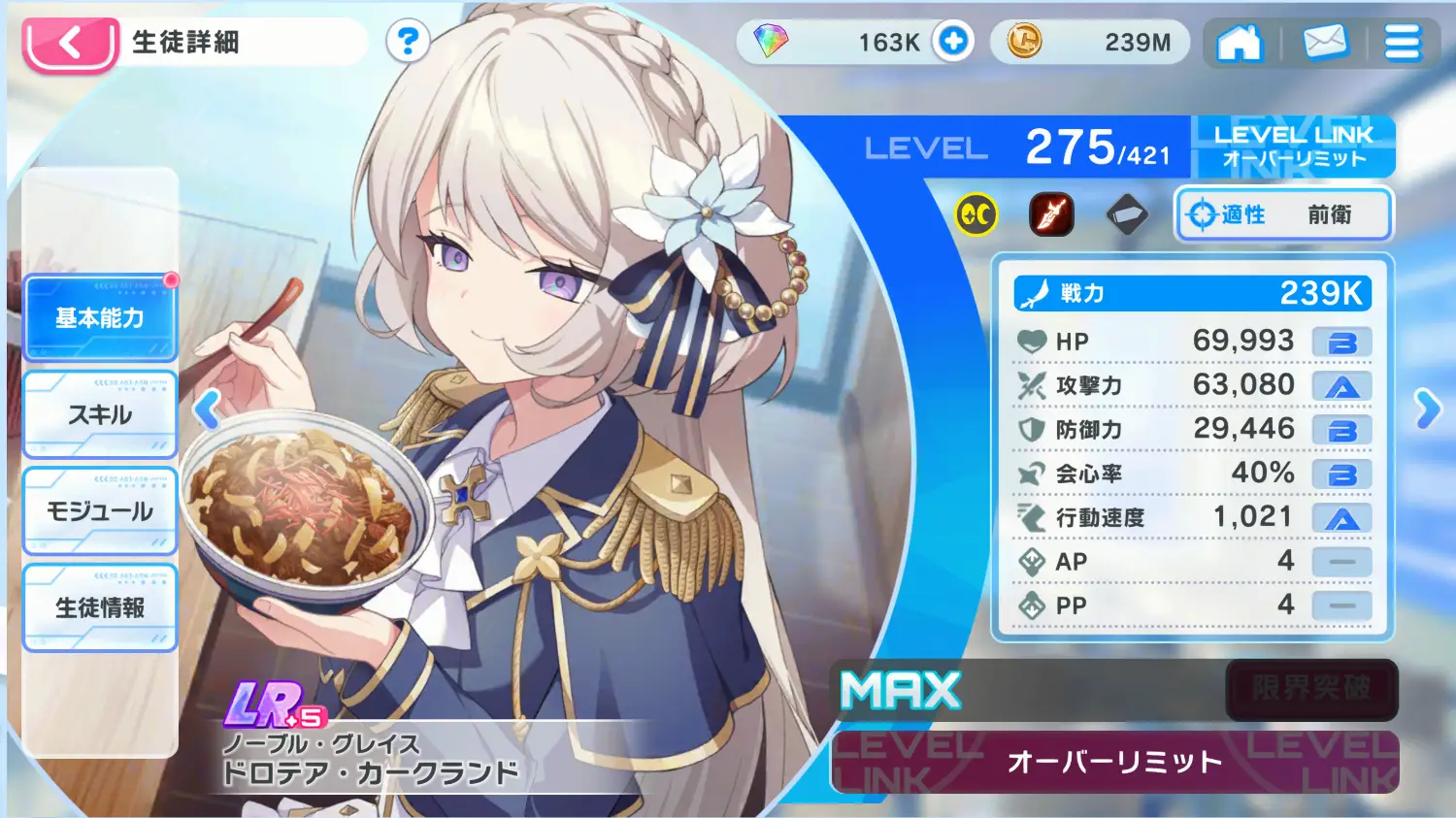Return to the home screen

pyautogui.click(x=1240, y=43)
